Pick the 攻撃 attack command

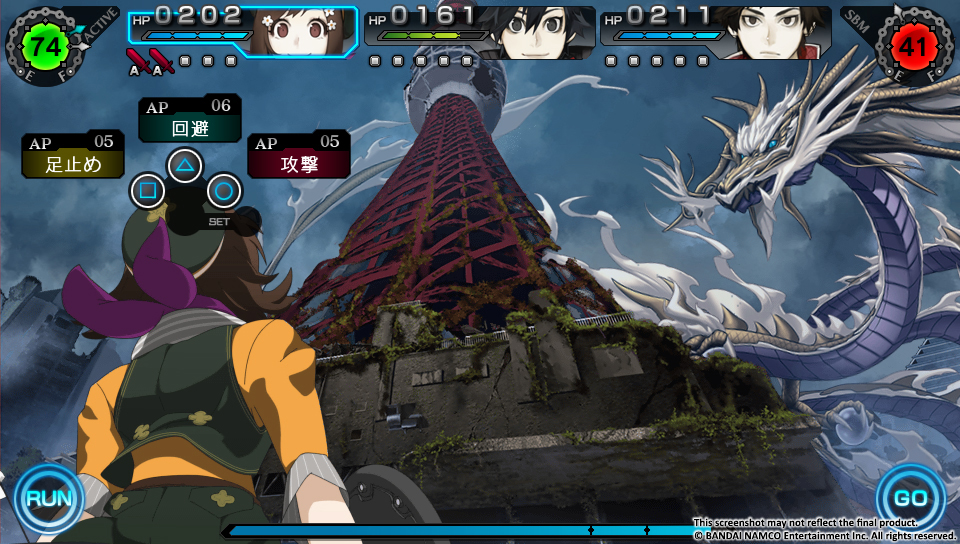point(298,155)
